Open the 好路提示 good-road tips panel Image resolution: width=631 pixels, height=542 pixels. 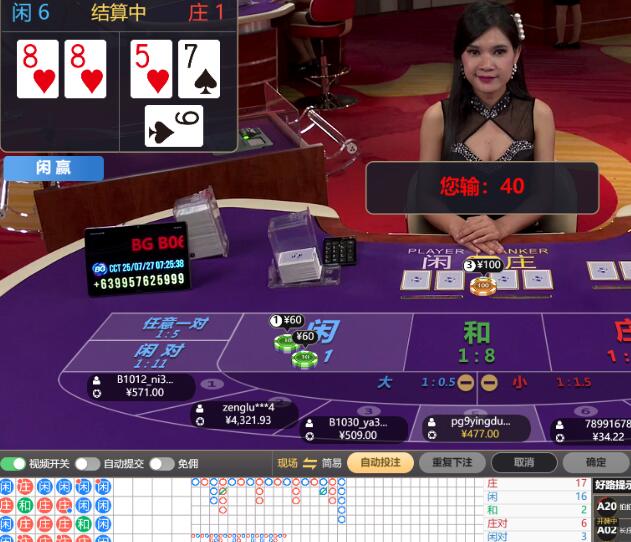[610, 485]
